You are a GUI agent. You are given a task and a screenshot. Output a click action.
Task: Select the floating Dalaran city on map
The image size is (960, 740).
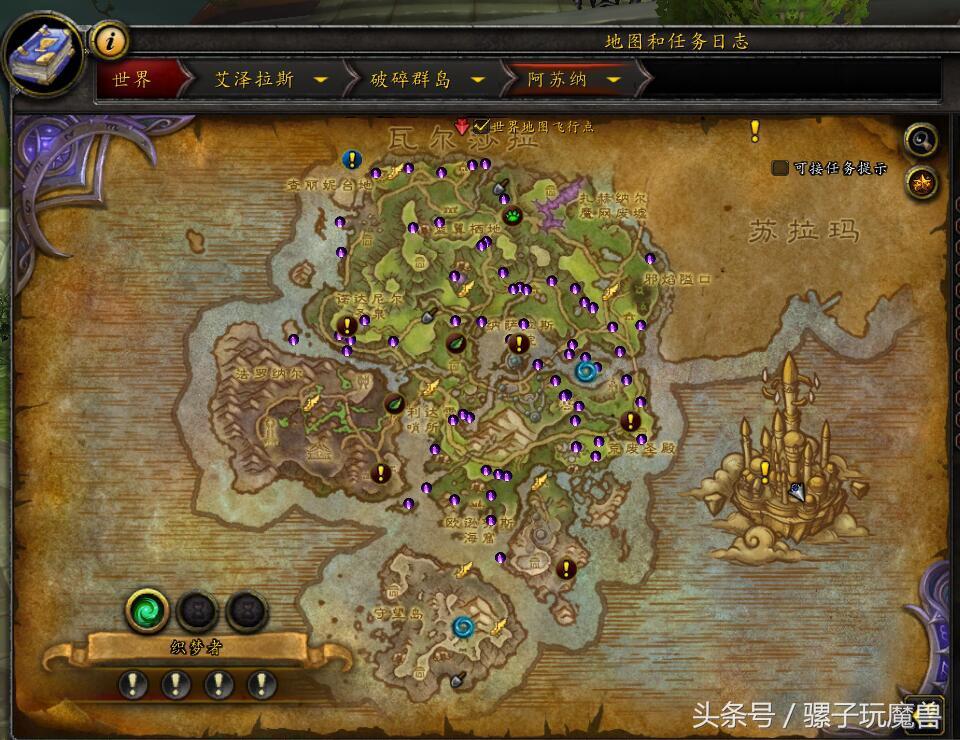coord(780,470)
